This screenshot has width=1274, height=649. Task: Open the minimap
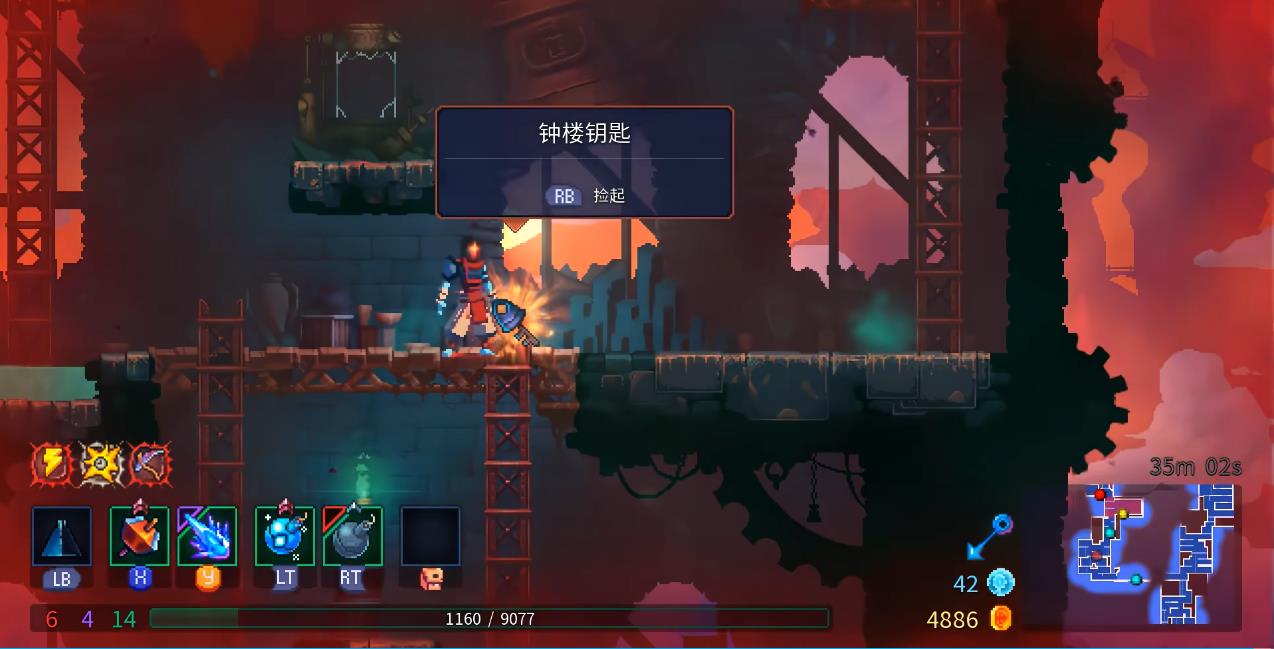tap(1153, 553)
